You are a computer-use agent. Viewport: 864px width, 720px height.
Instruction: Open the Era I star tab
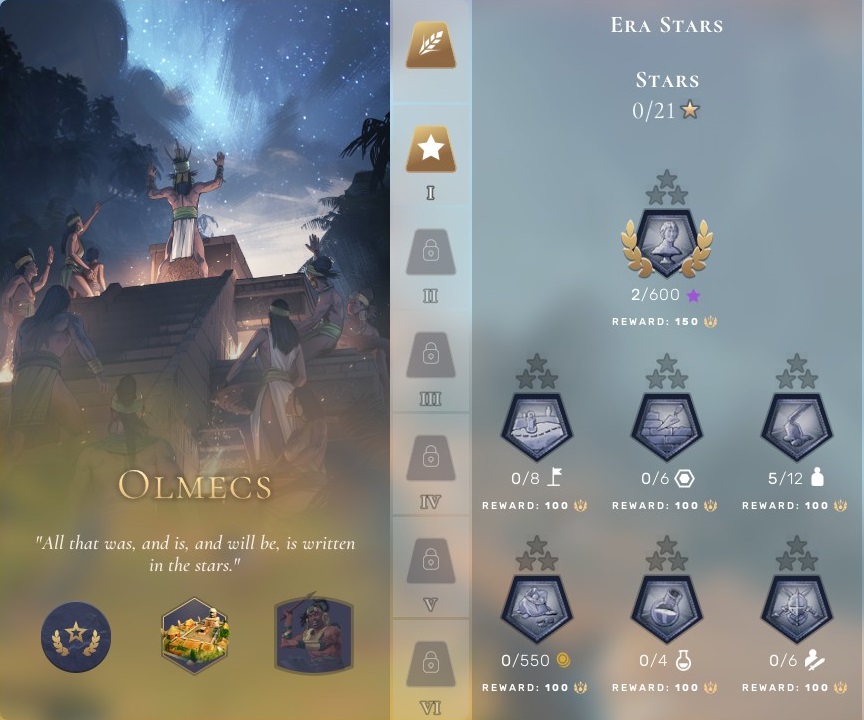pos(430,149)
